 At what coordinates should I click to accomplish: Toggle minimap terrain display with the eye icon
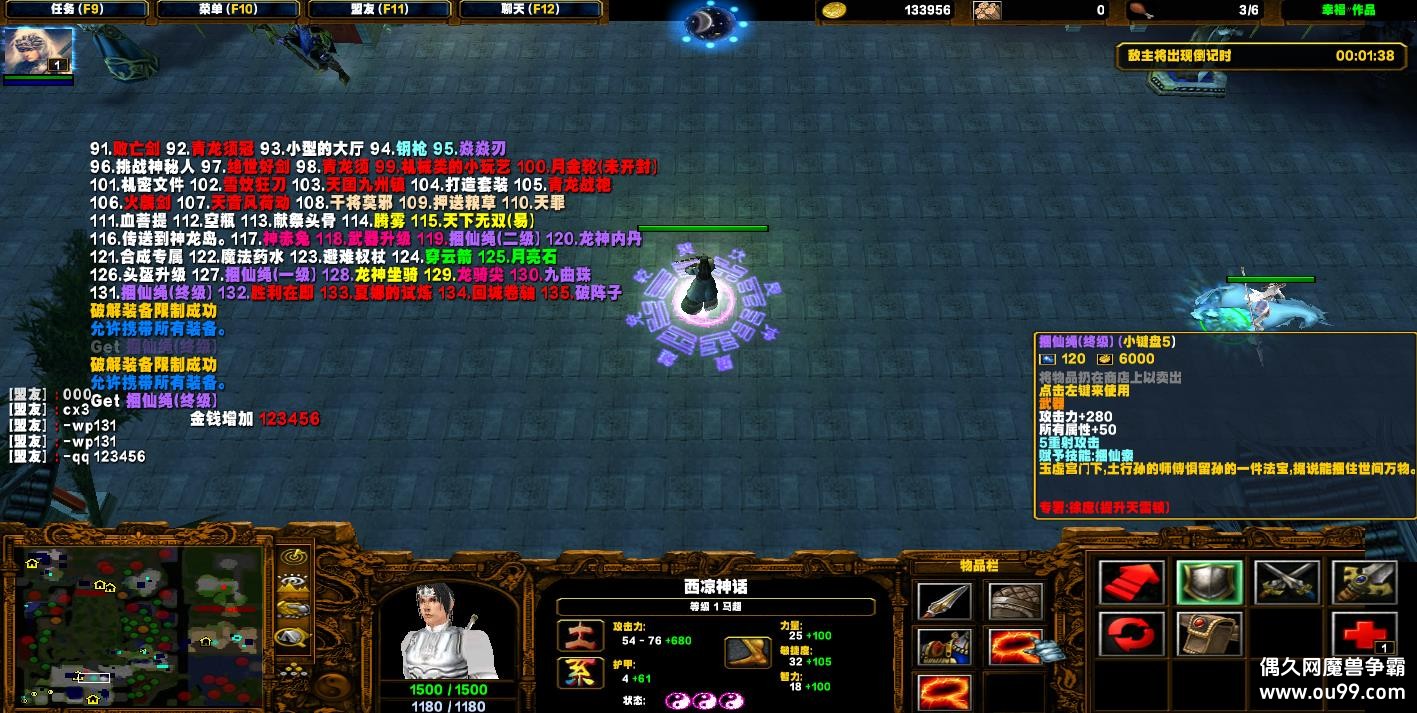click(x=293, y=584)
